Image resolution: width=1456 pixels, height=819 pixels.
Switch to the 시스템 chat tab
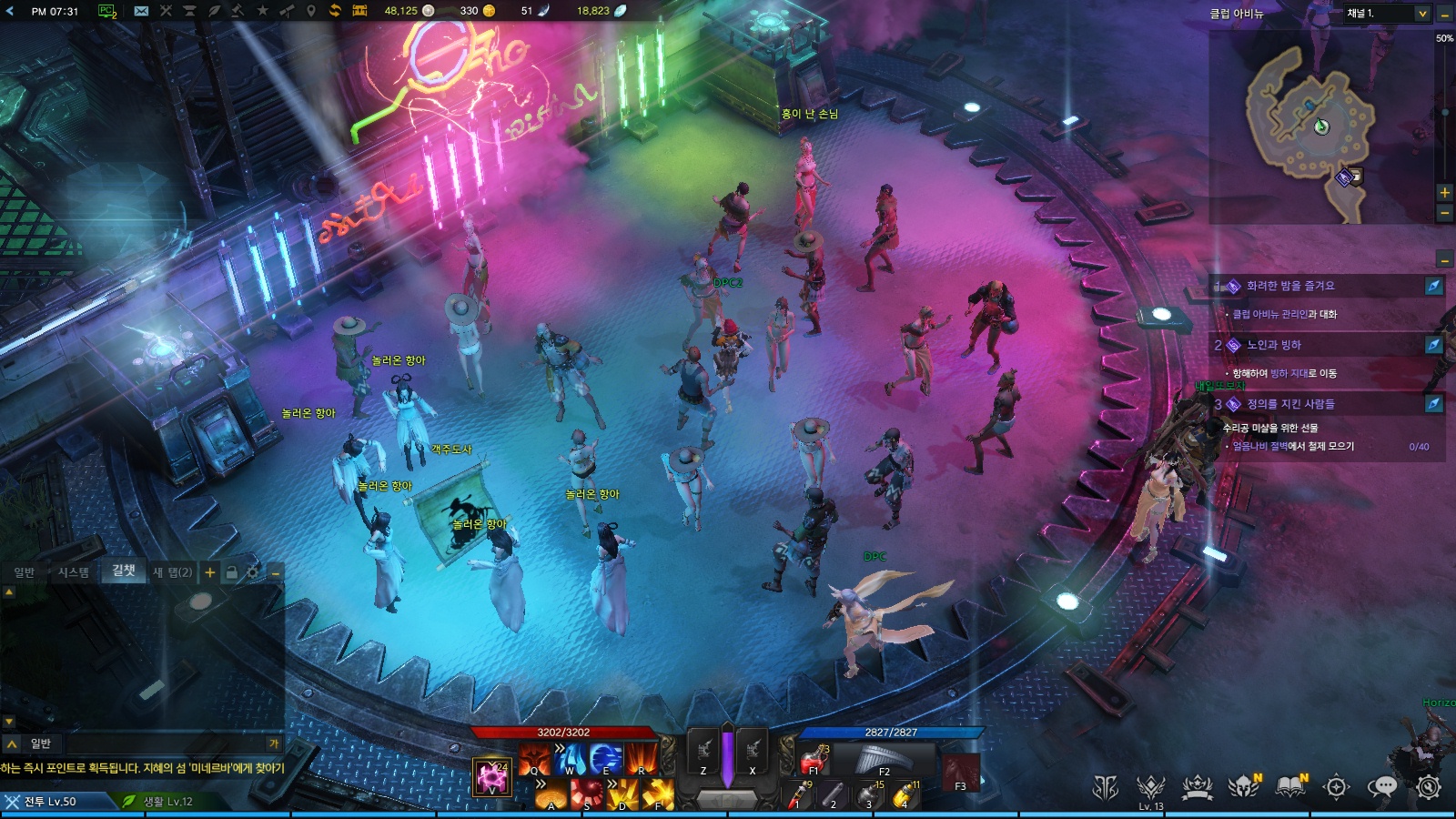74,572
